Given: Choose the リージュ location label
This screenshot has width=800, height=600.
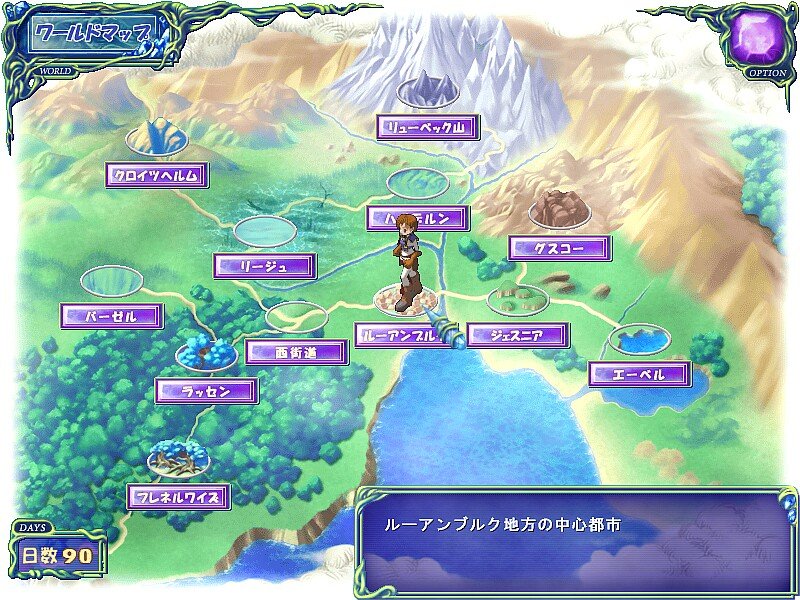Looking at the screenshot, I should [265, 266].
